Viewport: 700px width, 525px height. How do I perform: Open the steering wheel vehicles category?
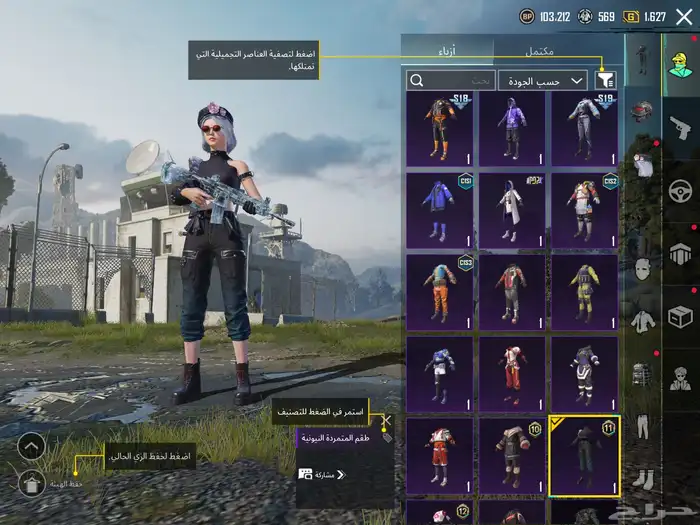680,190
